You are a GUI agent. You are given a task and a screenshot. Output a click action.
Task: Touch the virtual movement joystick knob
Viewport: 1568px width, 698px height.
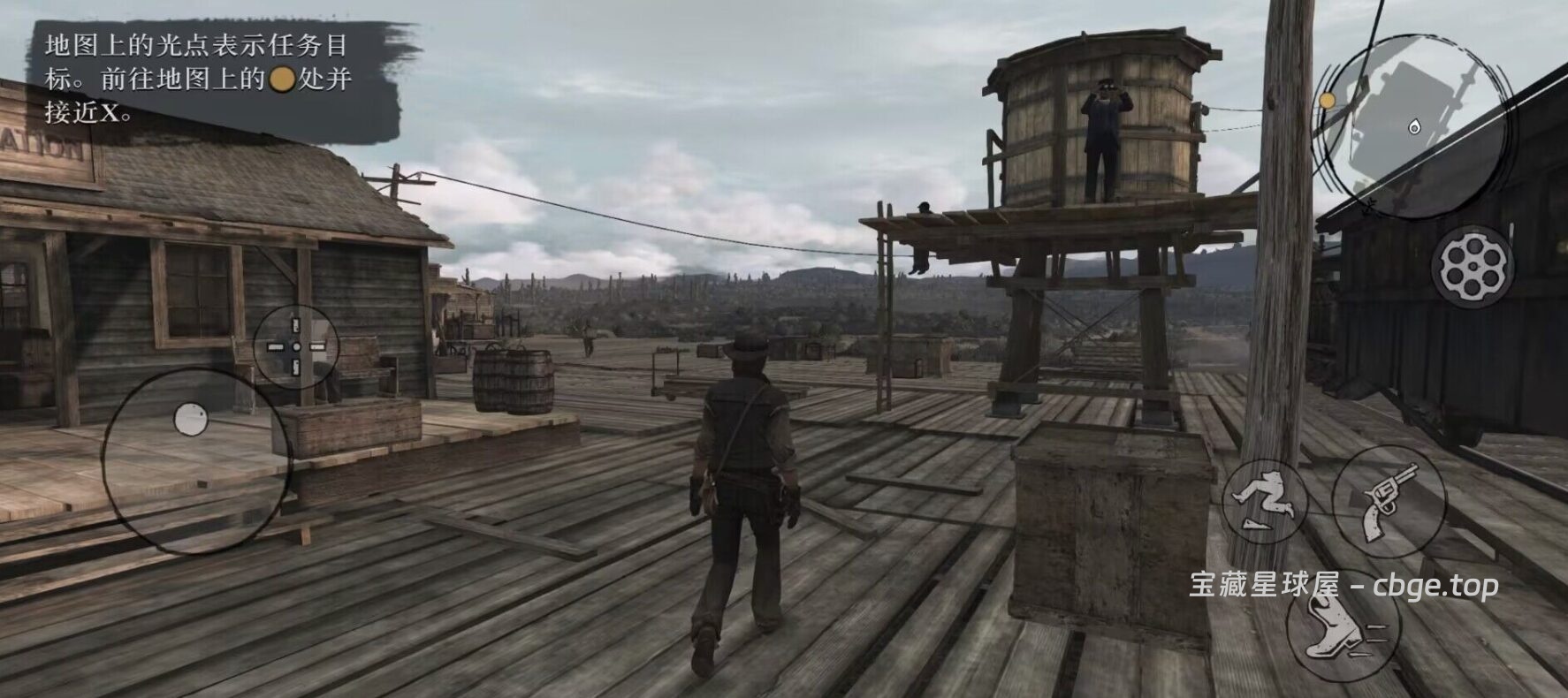tap(191, 420)
